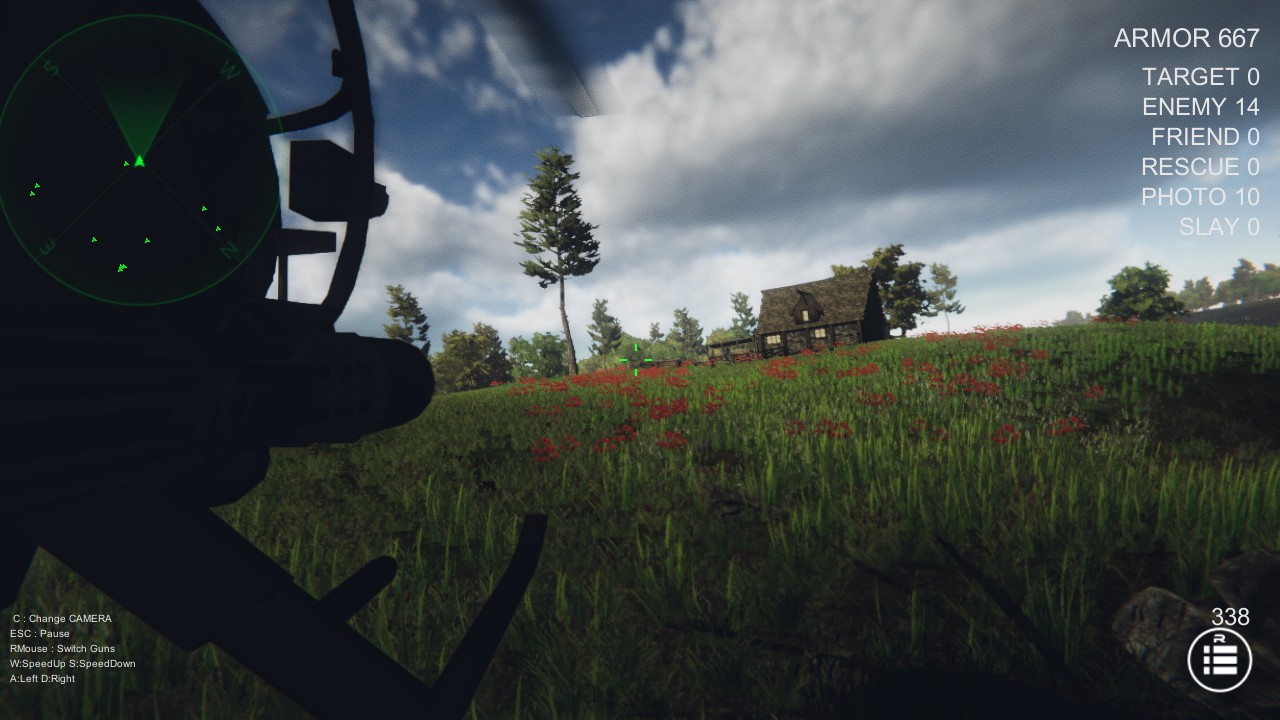Select the TARGET 0 HUD entry

(x=1198, y=77)
